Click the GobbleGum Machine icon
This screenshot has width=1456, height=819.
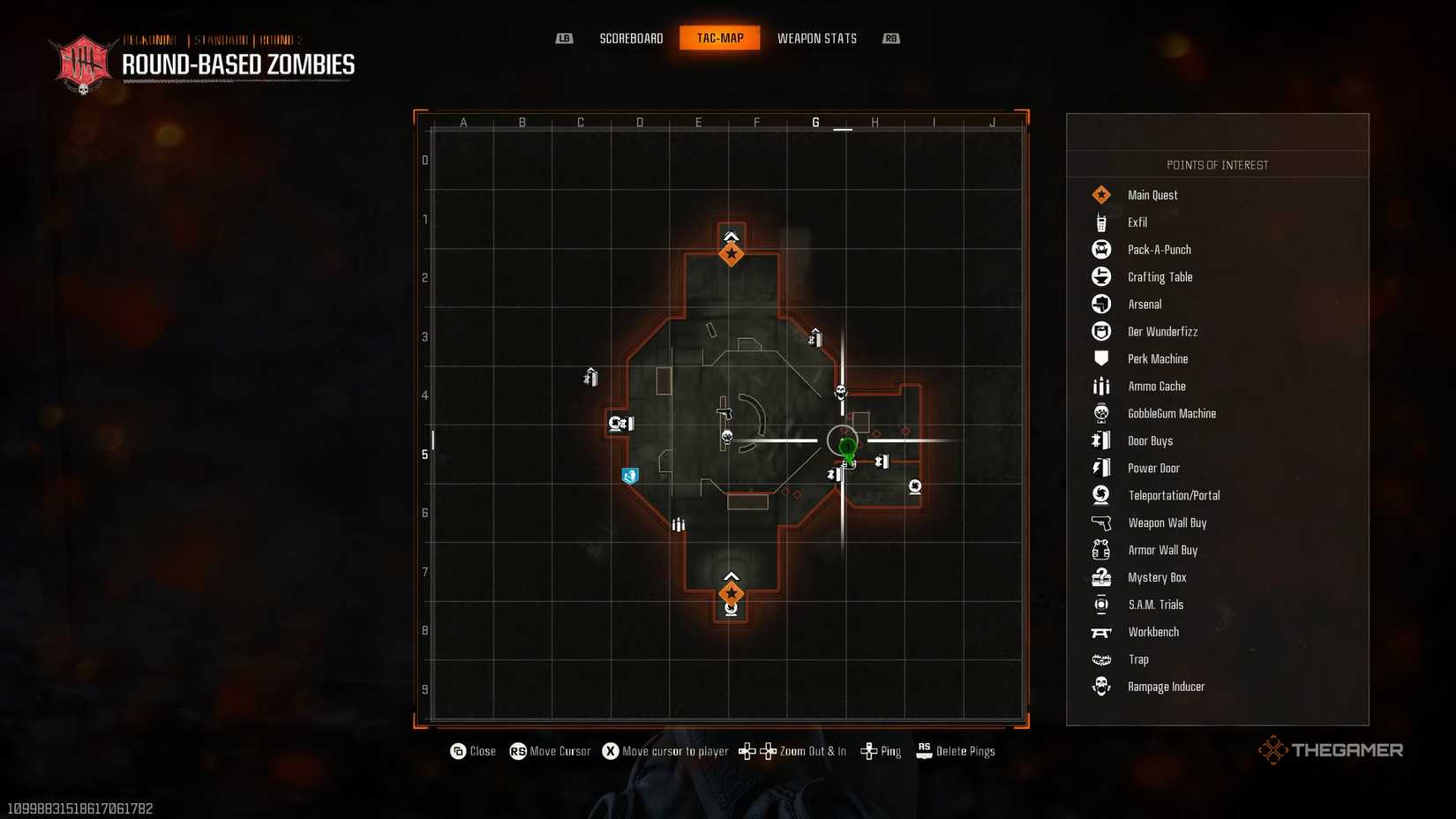[x=1101, y=413]
